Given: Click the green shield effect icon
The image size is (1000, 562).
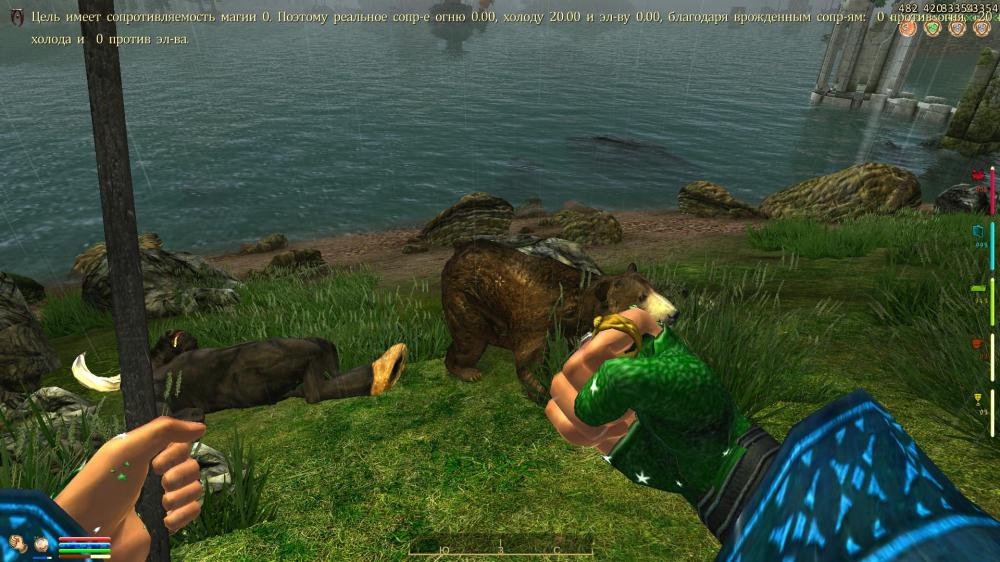Looking at the screenshot, I should click(x=932, y=28).
